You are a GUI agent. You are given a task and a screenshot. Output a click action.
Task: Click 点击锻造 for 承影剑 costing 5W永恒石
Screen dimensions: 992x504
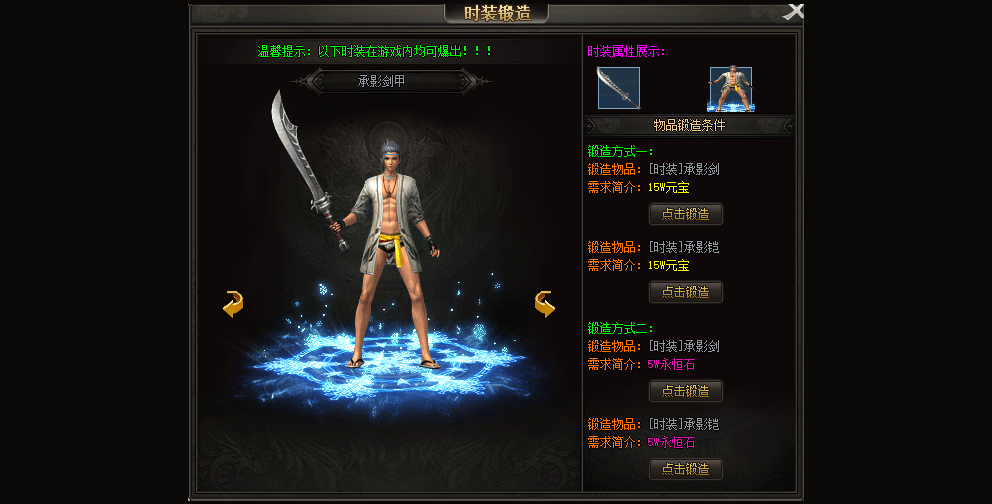(686, 391)
